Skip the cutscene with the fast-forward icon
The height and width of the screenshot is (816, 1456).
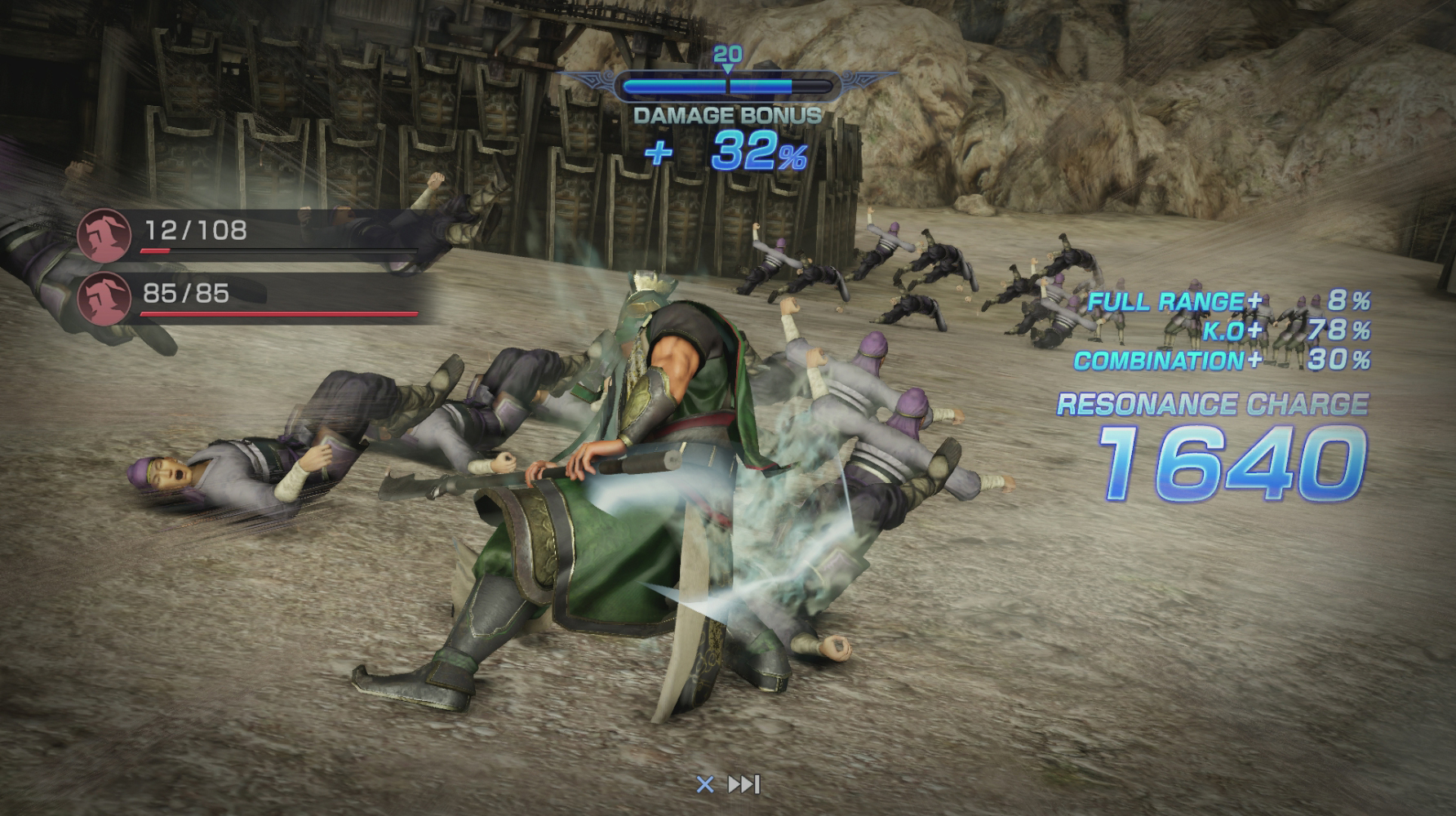(744, 784)
